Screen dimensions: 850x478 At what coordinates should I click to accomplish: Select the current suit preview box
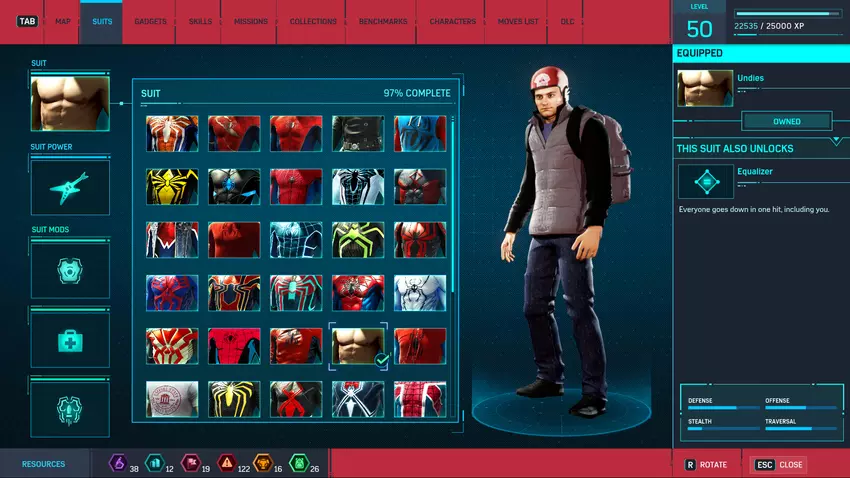[x=70, y=105]
